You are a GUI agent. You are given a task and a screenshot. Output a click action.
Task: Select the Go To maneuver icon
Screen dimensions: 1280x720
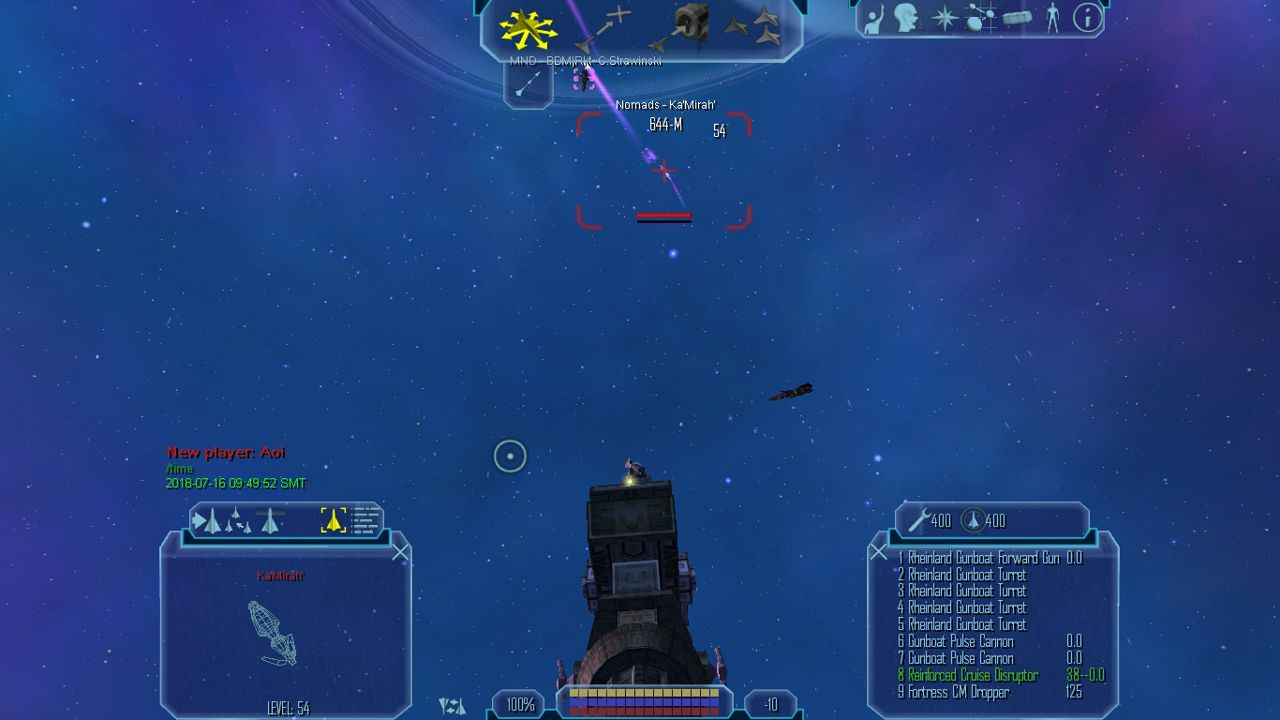tap(604, 27)
